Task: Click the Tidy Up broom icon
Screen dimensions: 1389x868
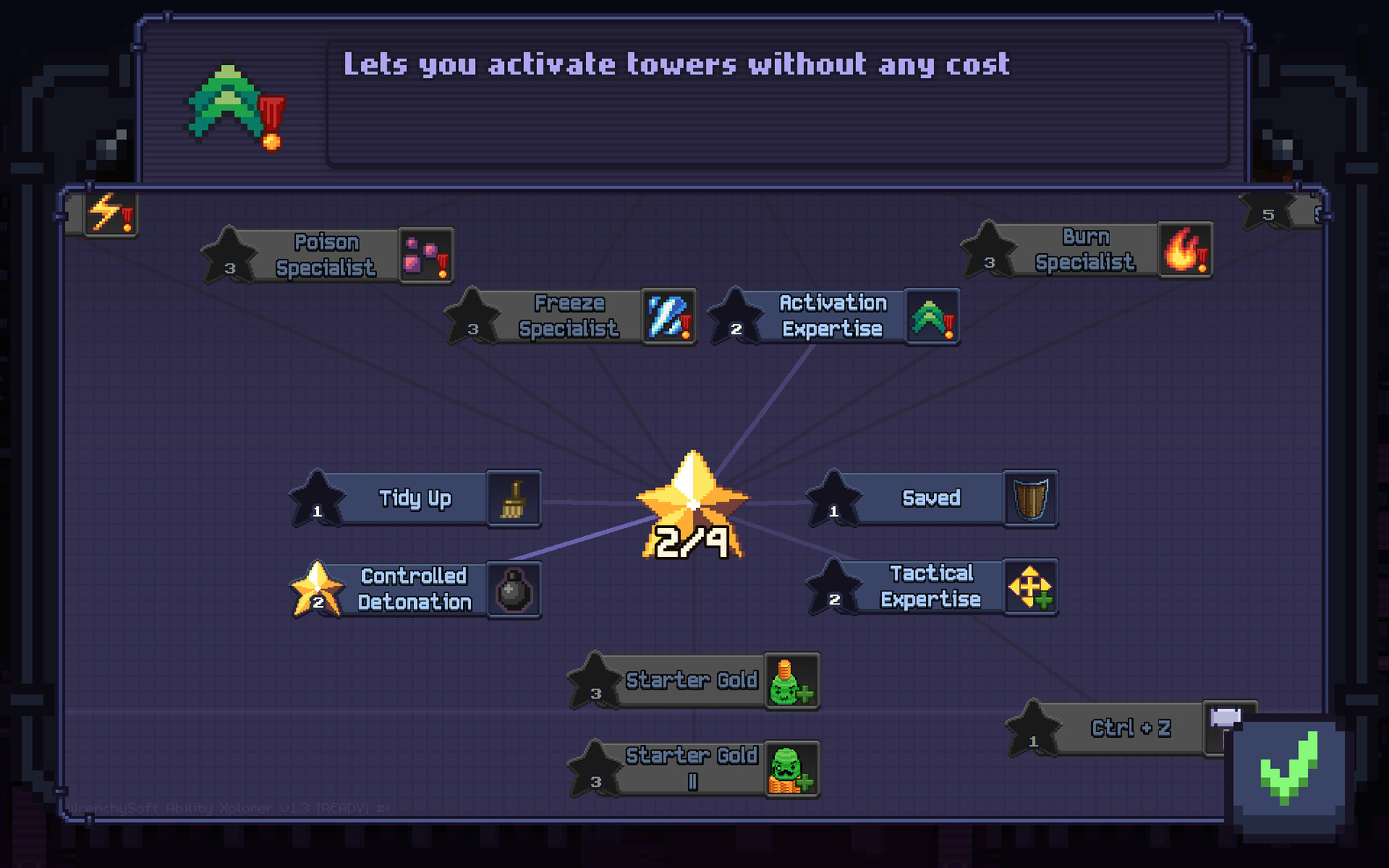Action: click(514, 498)
